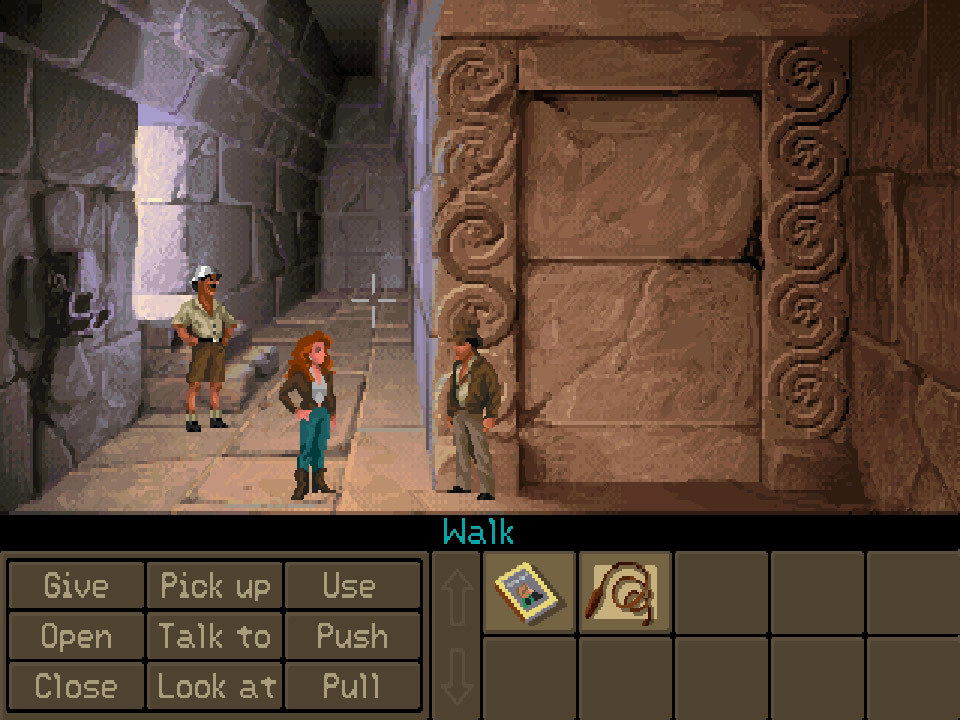Select the coiled whip inventory item
The height and width of the screenshot is (720, 960).
point(625,592)
